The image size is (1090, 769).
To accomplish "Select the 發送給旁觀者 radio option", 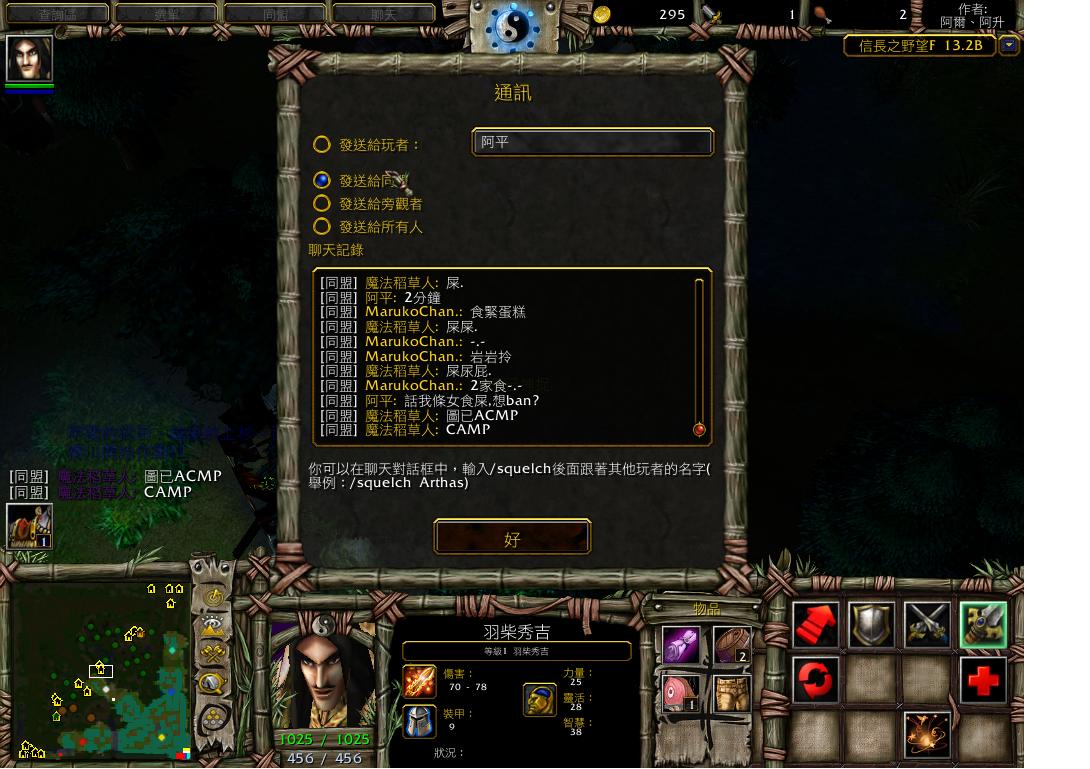I will (x=322, y=204).
